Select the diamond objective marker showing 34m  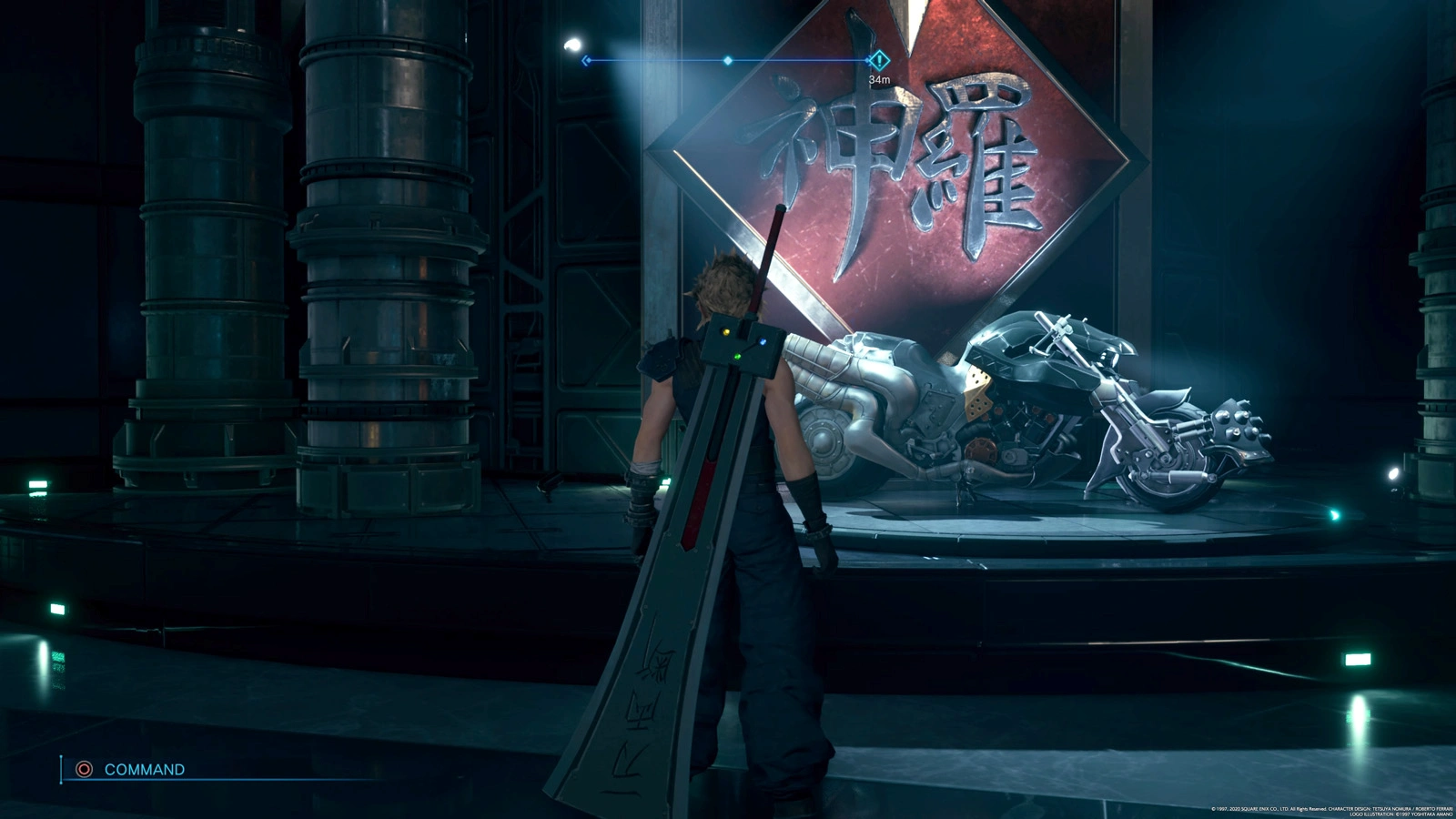point(878,61)
